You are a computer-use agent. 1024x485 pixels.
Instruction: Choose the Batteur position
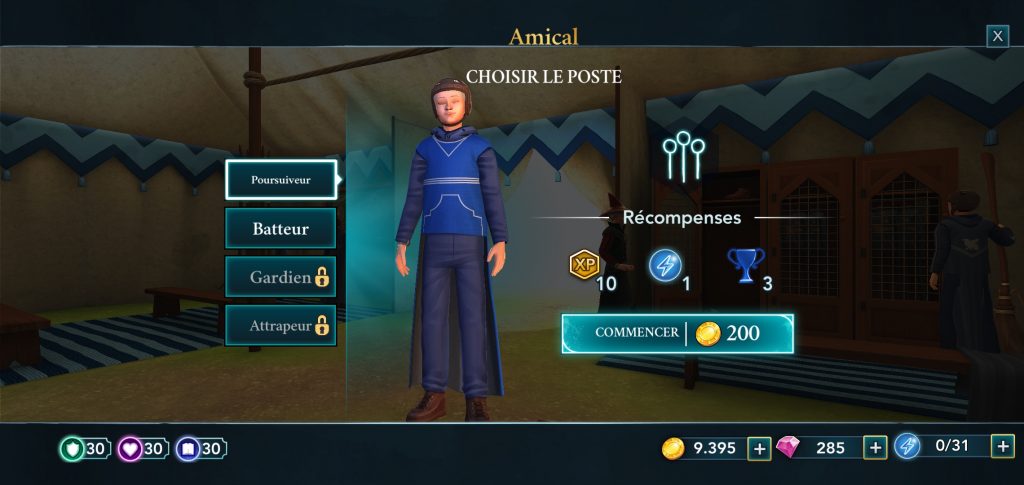coord(281,228)
